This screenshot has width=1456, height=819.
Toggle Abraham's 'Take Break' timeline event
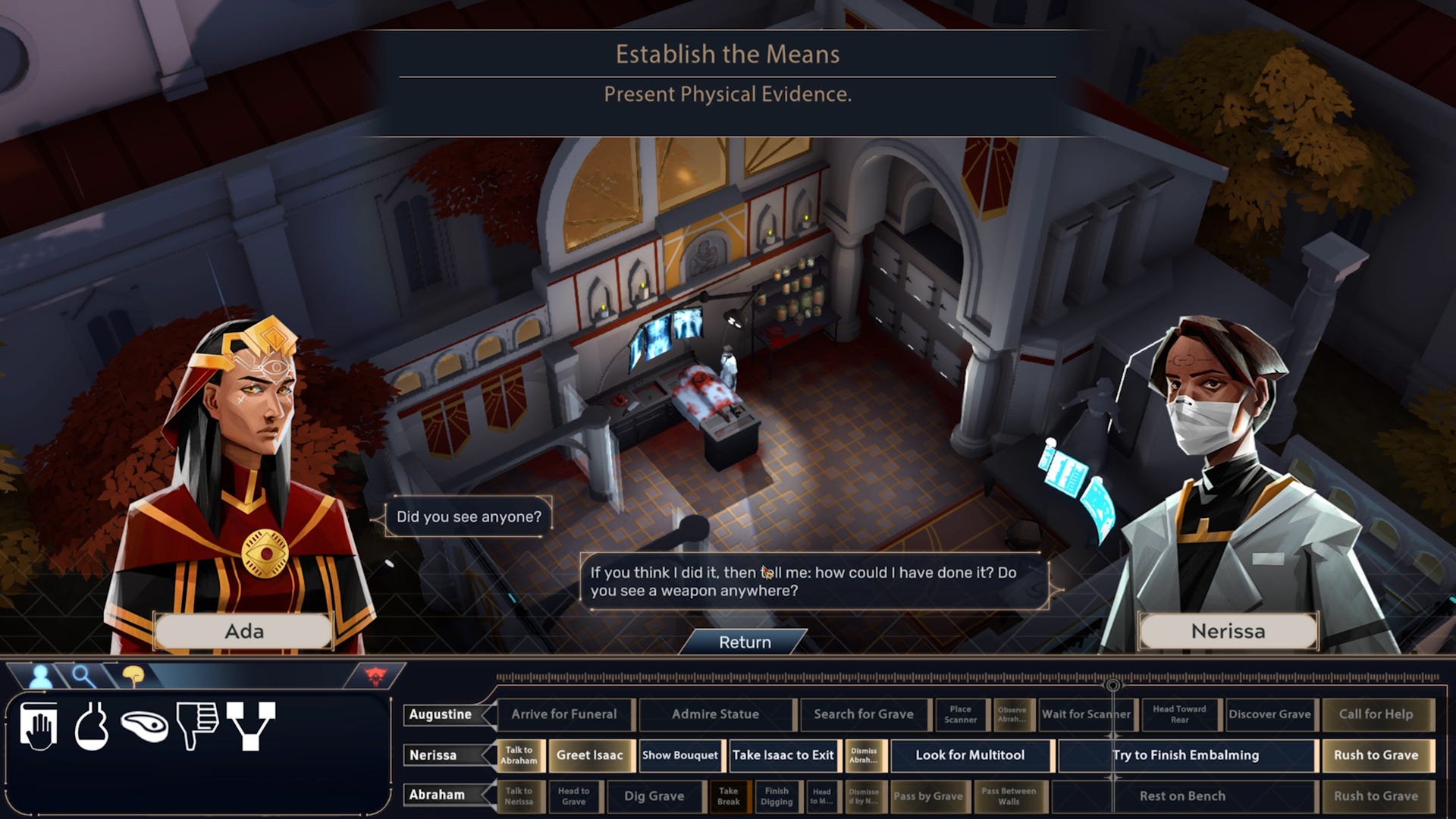click(729, 796)
